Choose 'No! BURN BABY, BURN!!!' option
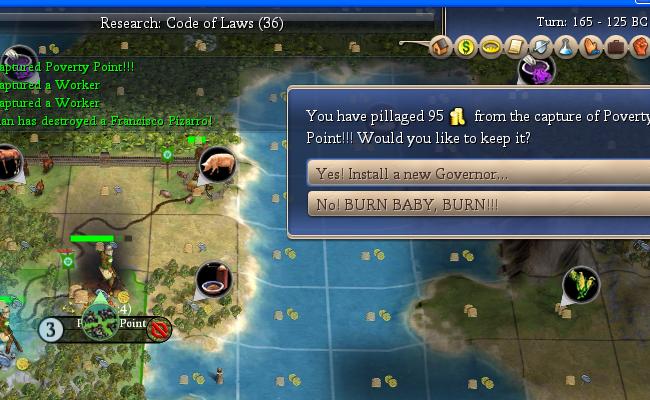 click(x=468, y=204)
